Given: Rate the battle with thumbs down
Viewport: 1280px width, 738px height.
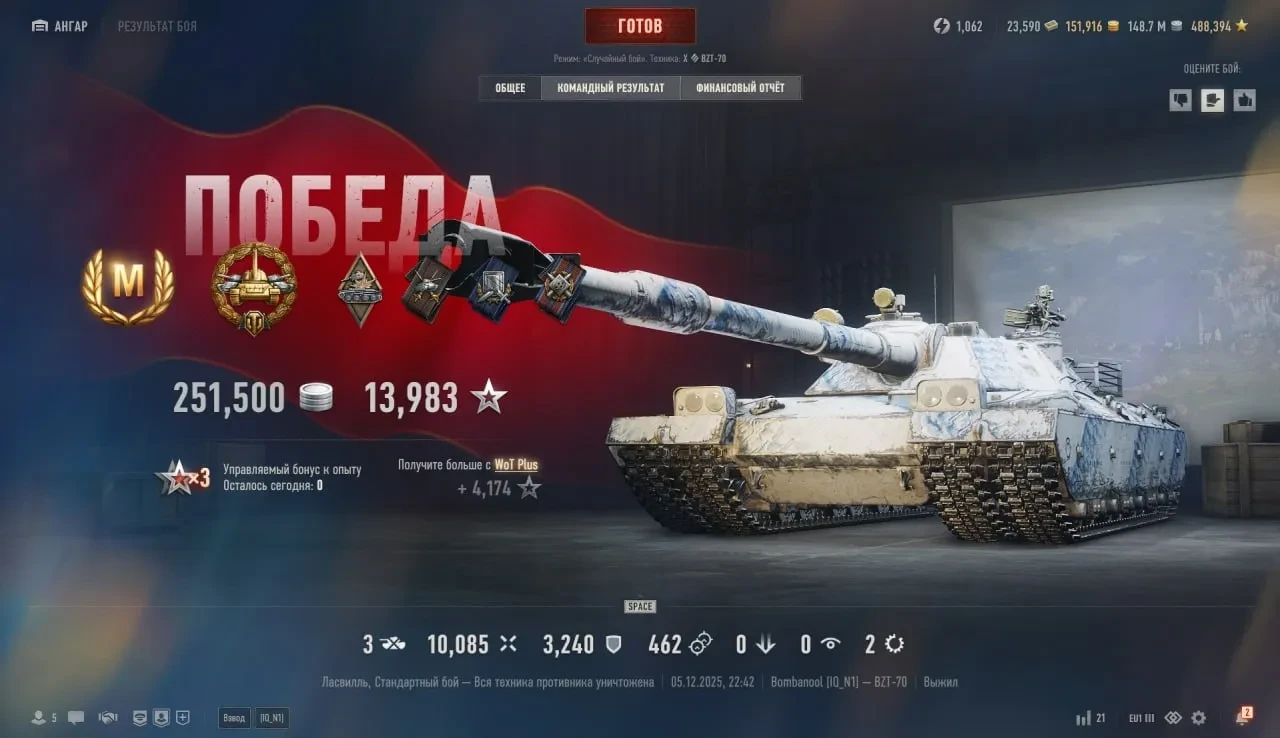Looking at the screenshot, I should point(1181,99).
